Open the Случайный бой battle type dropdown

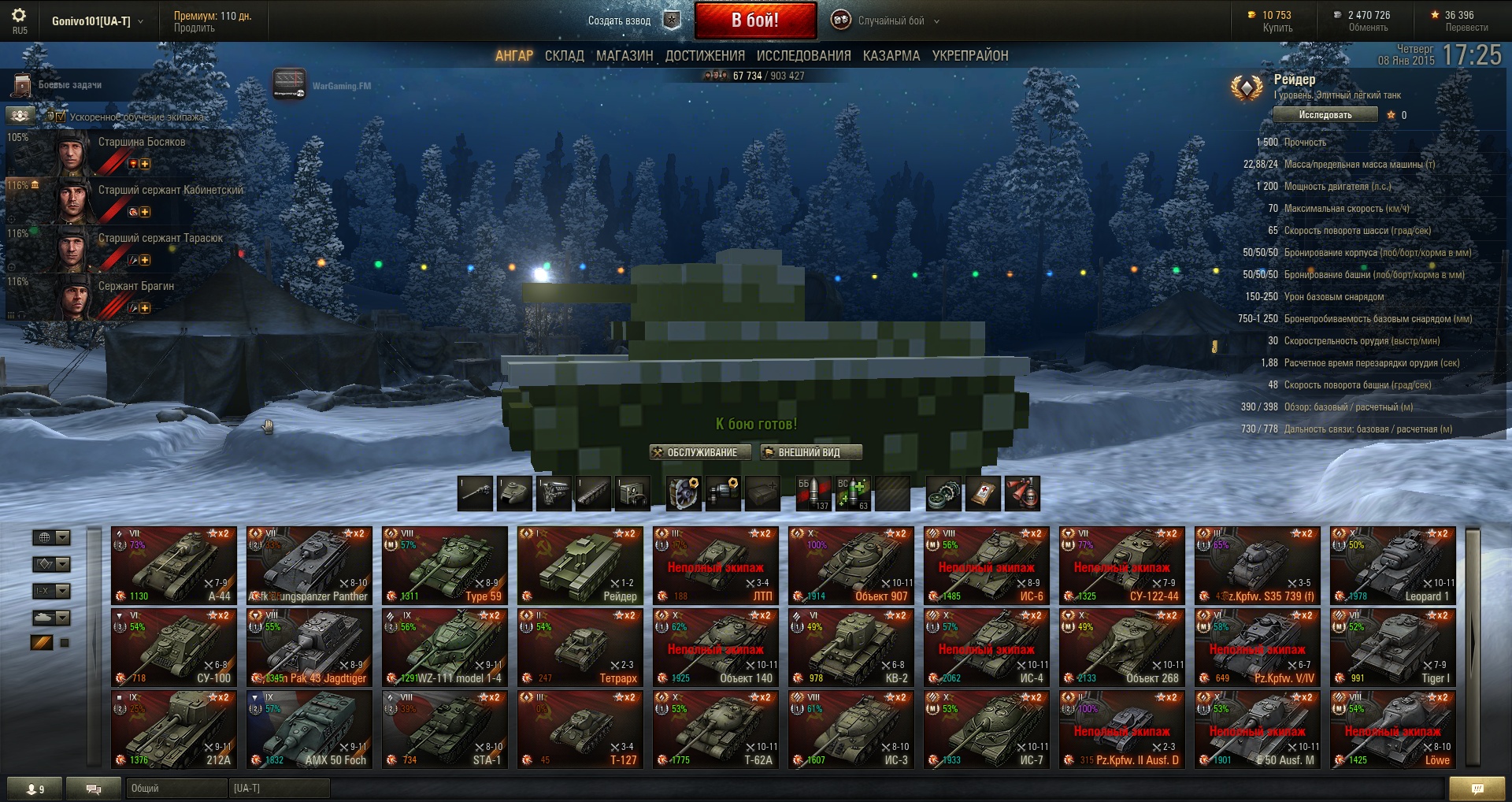[x=890, y=21]
